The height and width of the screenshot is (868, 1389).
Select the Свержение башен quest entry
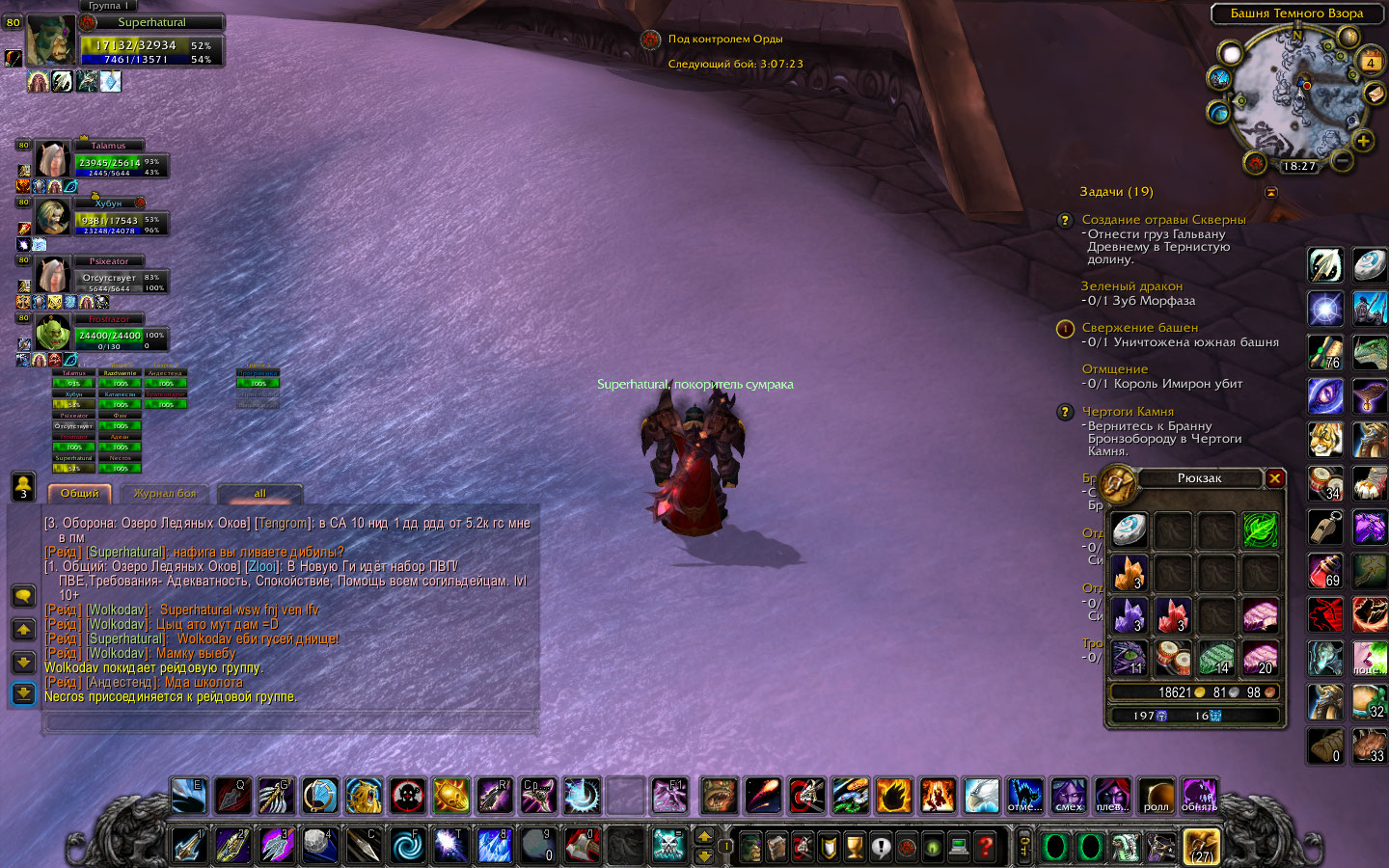pyautogui.click(x=1139, y=328)
